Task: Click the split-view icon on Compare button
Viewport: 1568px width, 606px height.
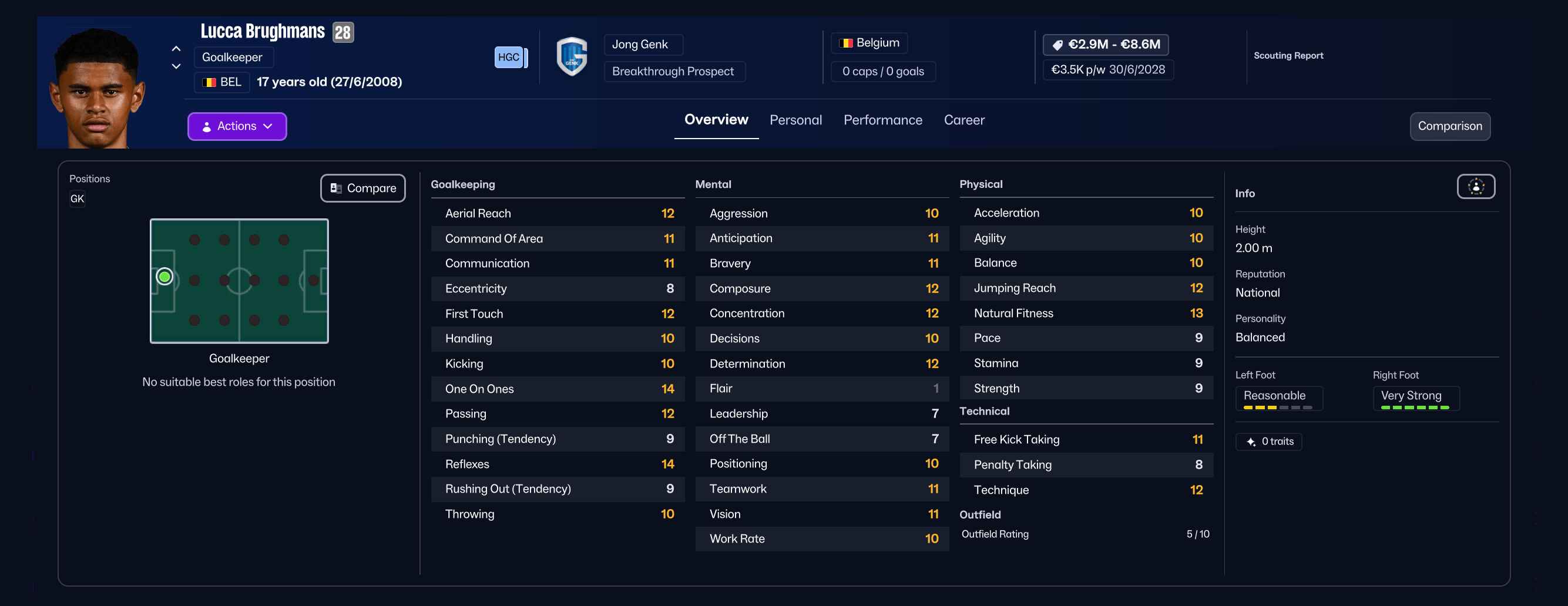Action: [335, 188]
